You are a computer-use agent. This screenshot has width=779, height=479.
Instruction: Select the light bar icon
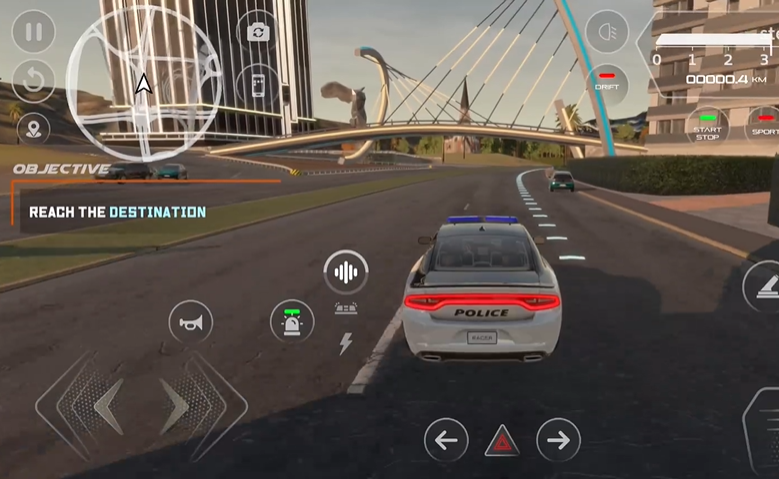tap(346, 309)
